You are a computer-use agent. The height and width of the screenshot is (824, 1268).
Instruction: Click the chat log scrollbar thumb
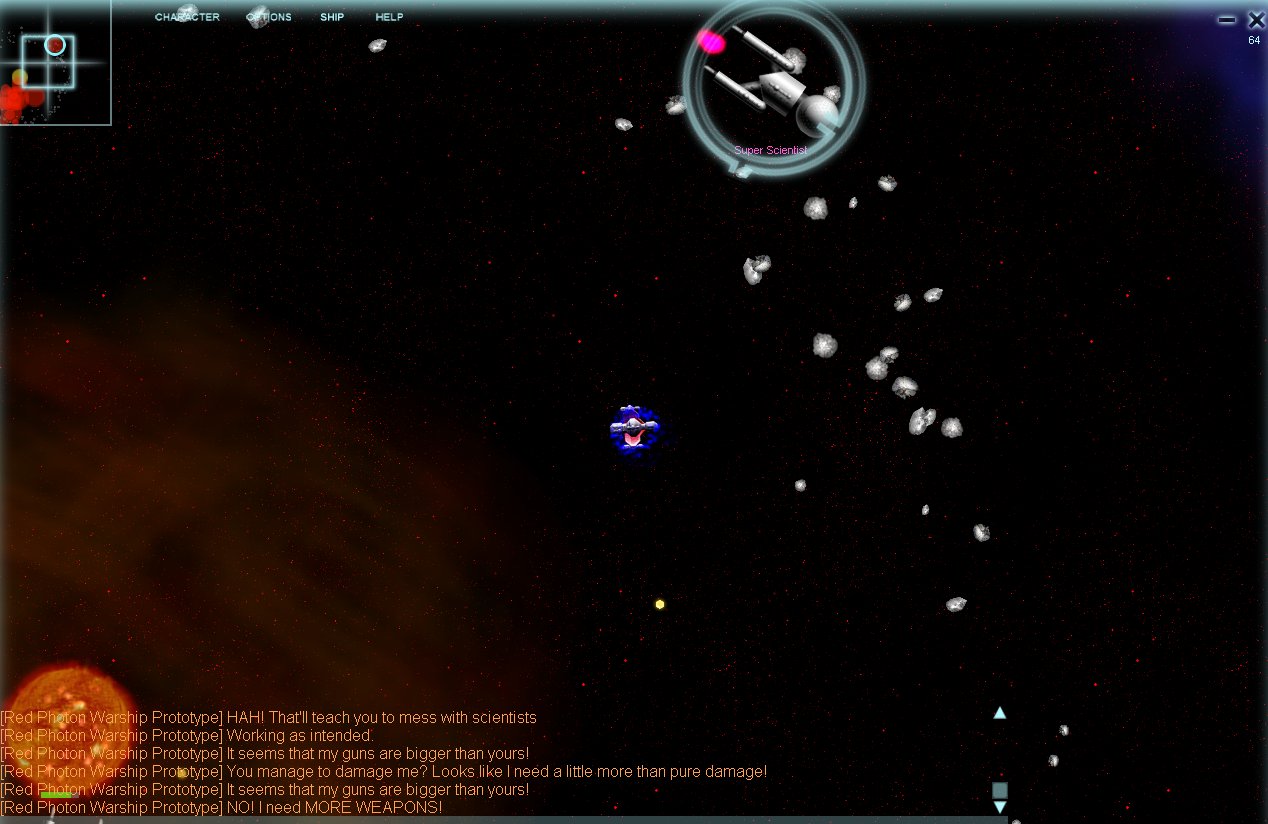[1000, 789]
